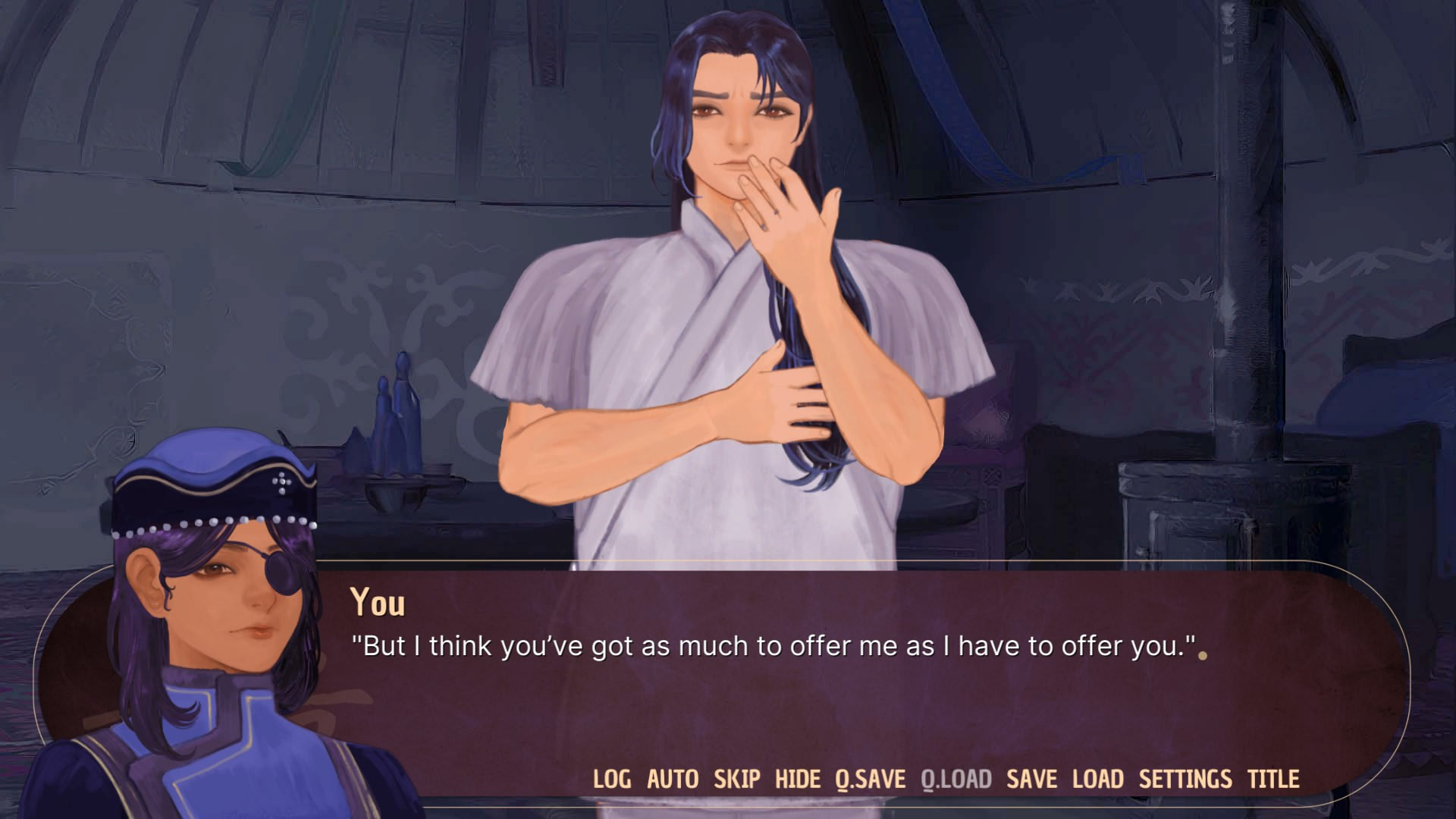Open the LOAD screen
Image resolution: width=1456 pixels, height=819 pixels.
[1097, 779]
